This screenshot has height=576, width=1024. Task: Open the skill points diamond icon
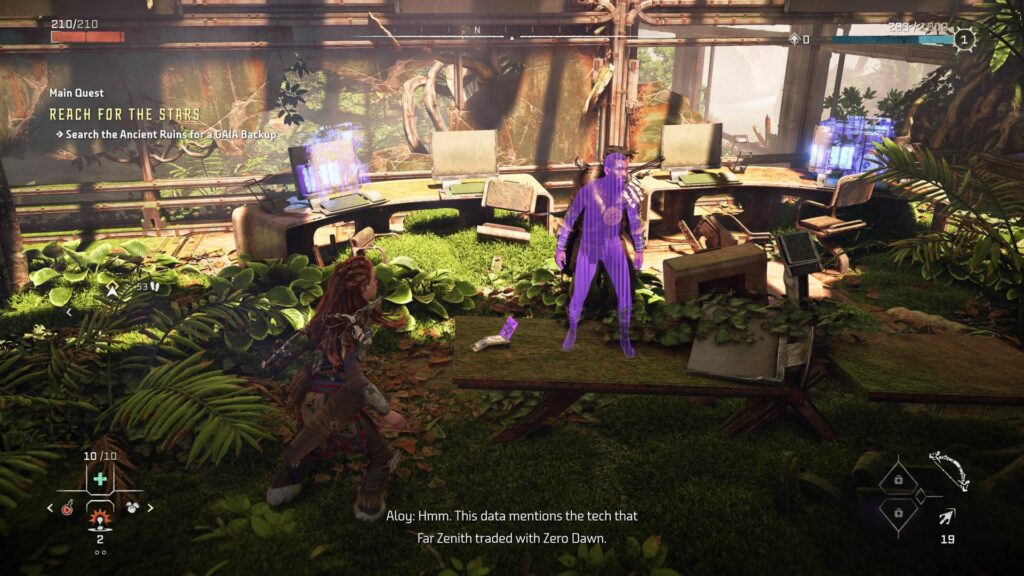click(796, 39)
